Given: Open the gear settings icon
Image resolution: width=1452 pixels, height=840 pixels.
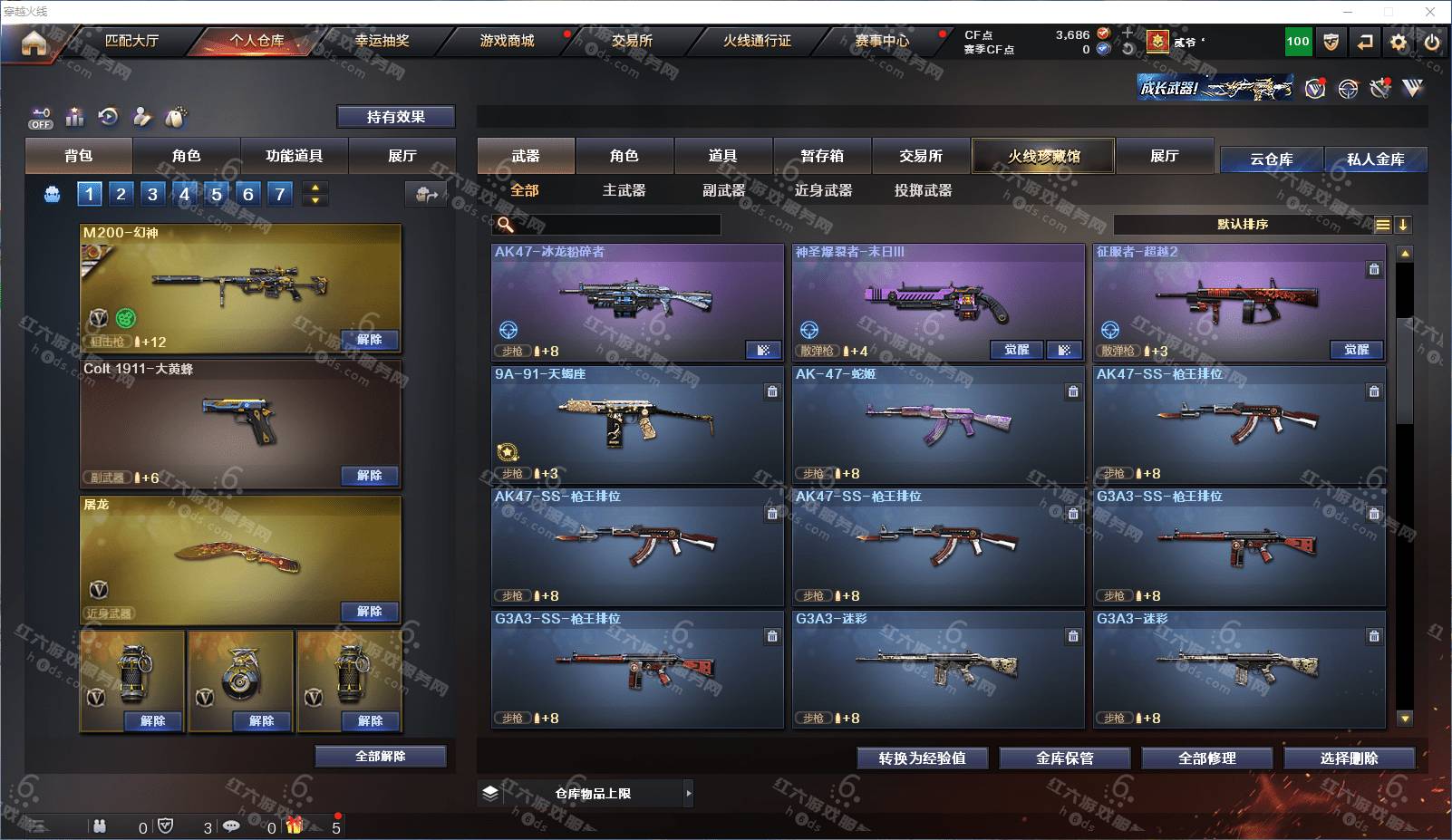Looking at the screenshot, I should point(1399,42).
